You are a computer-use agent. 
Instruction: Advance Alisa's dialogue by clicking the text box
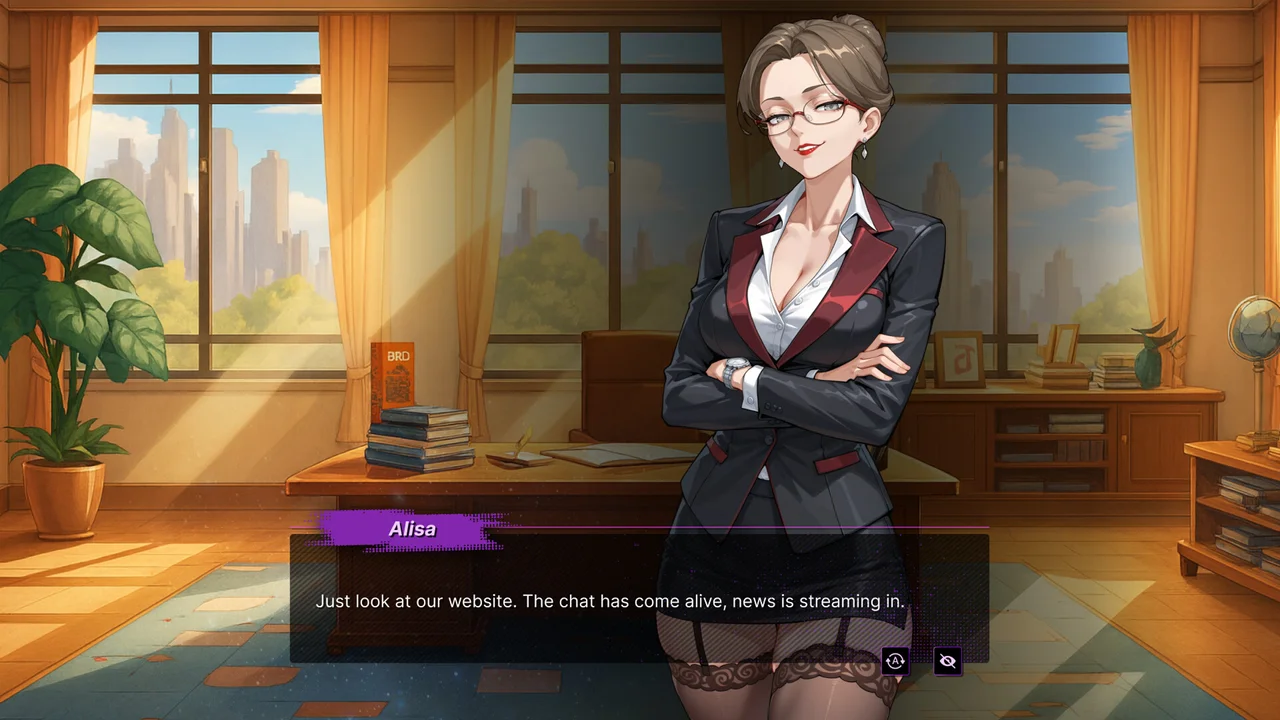point(610,601)
